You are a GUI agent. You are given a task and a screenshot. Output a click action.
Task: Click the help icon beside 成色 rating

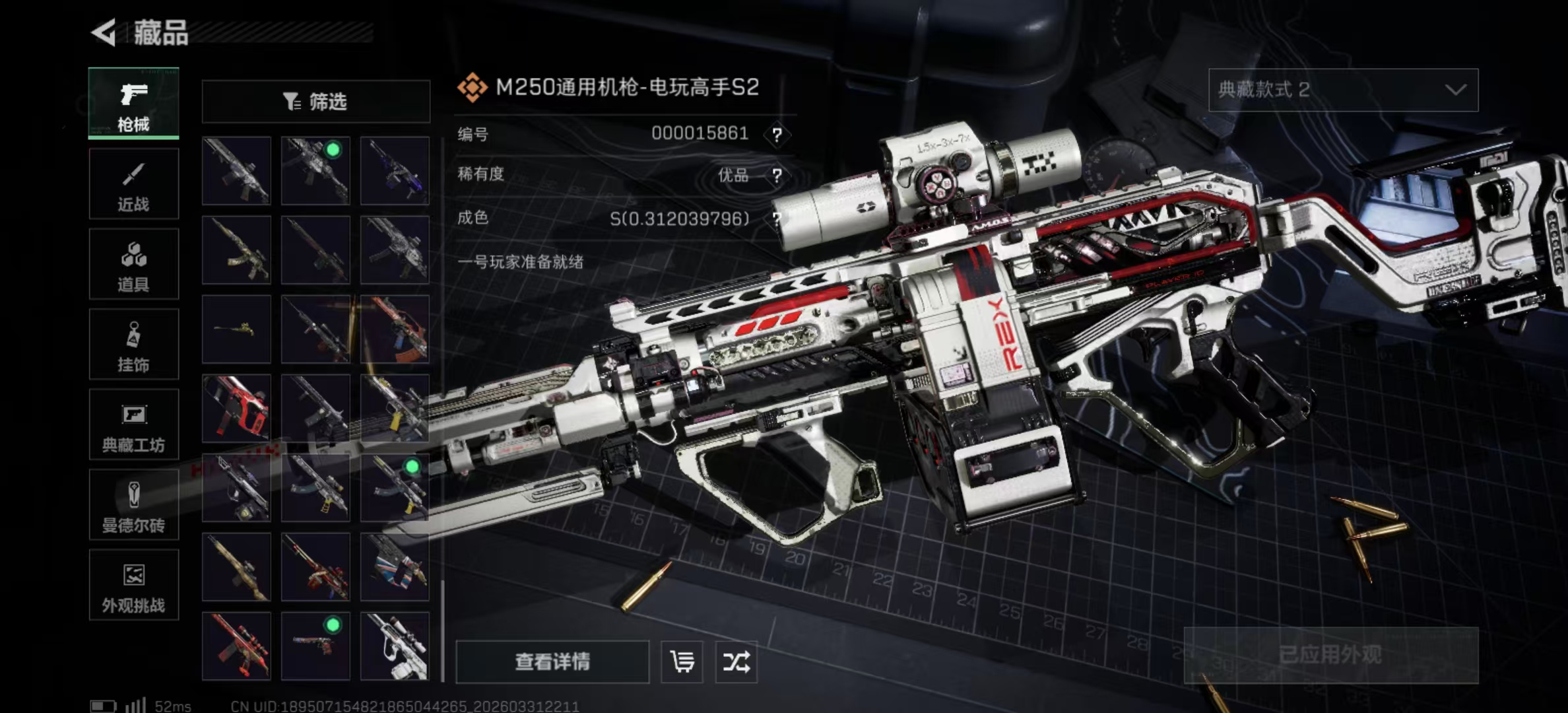(779, 218)
